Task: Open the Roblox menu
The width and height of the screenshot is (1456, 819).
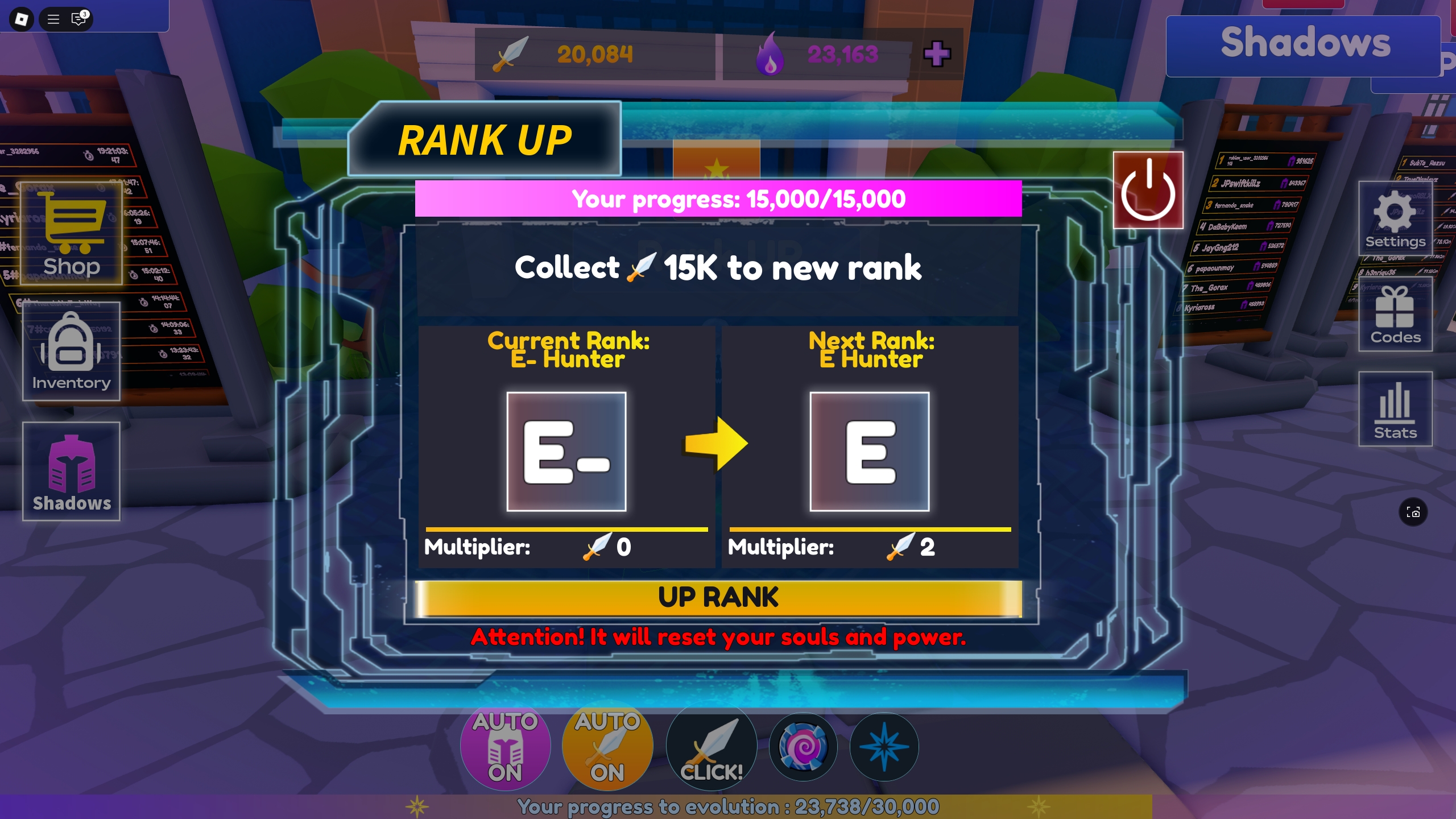Action: click(x=54, y=19)
